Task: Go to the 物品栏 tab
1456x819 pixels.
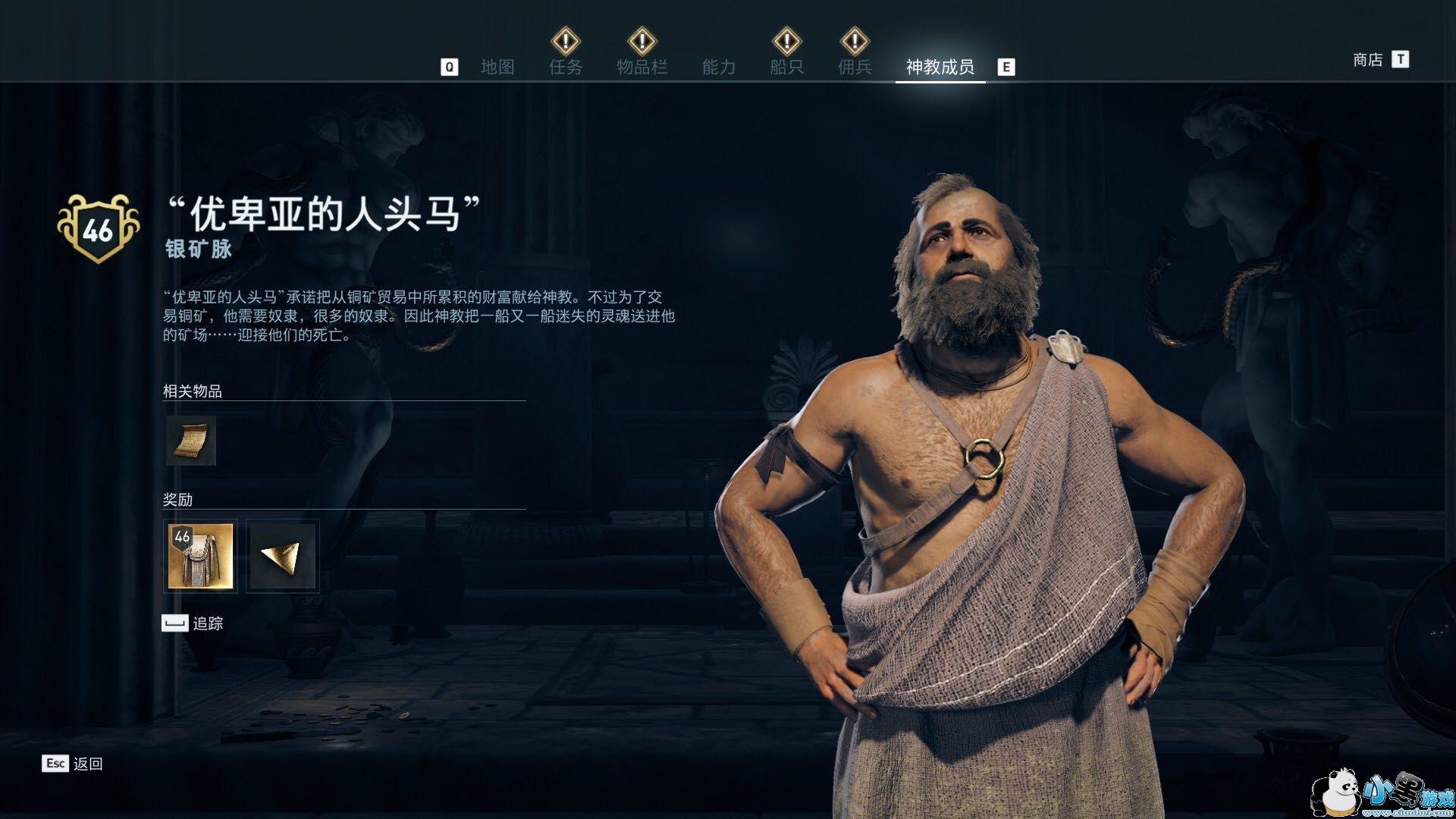Action: tap(642, 67)
